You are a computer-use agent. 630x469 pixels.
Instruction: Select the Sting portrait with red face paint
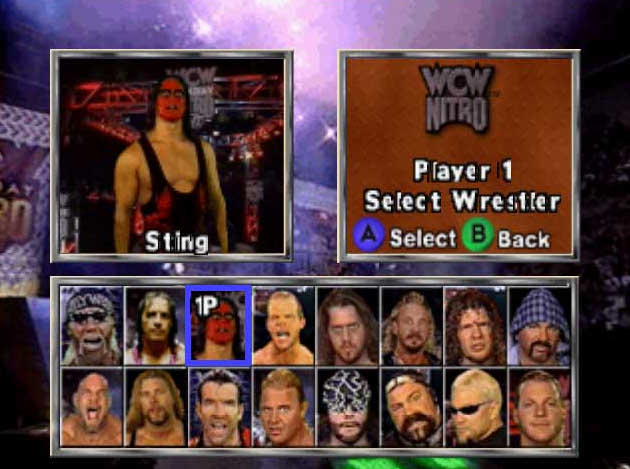tap(217, 326)
